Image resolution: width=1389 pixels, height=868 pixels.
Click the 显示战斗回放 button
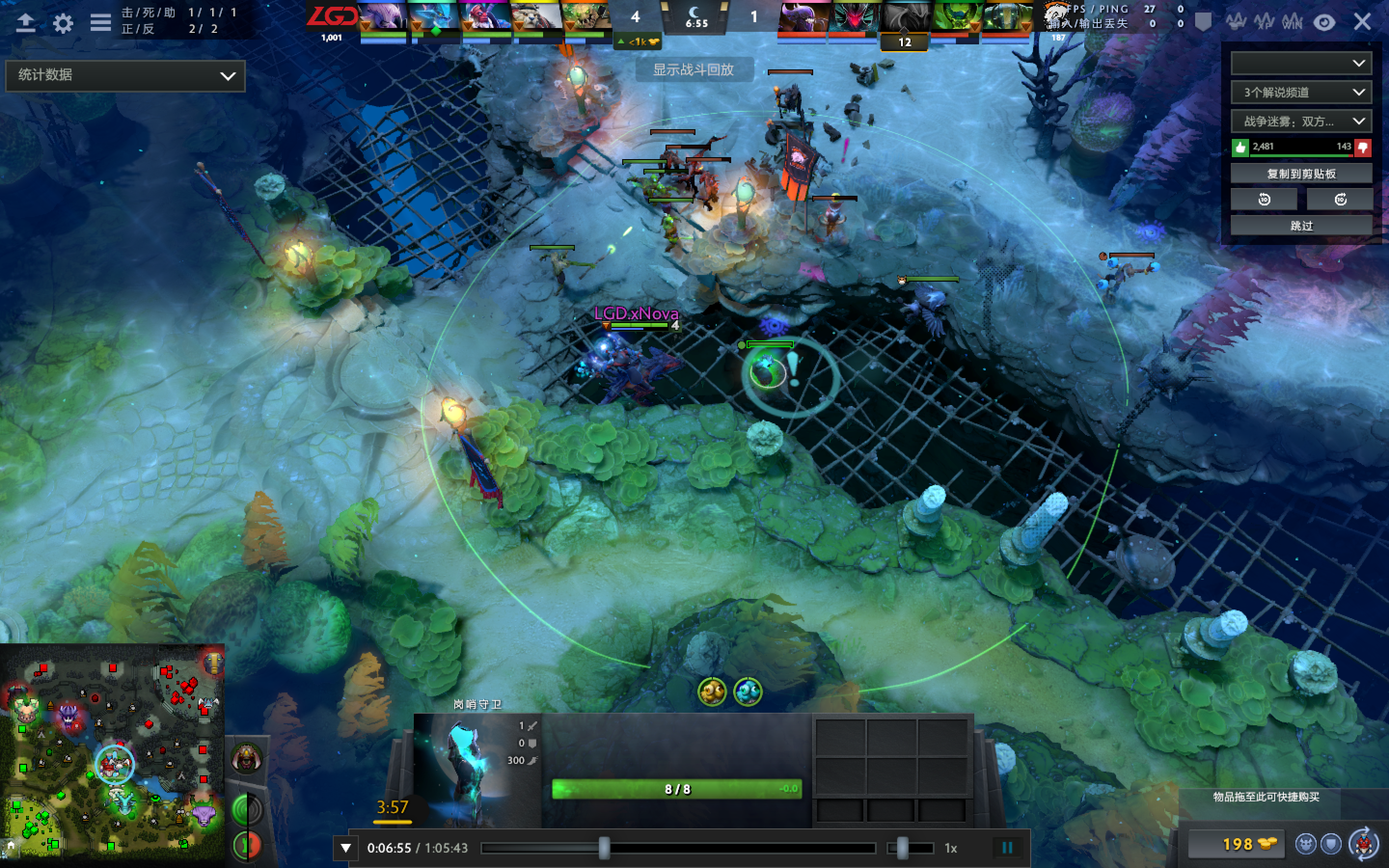click(x=698, y=70)
